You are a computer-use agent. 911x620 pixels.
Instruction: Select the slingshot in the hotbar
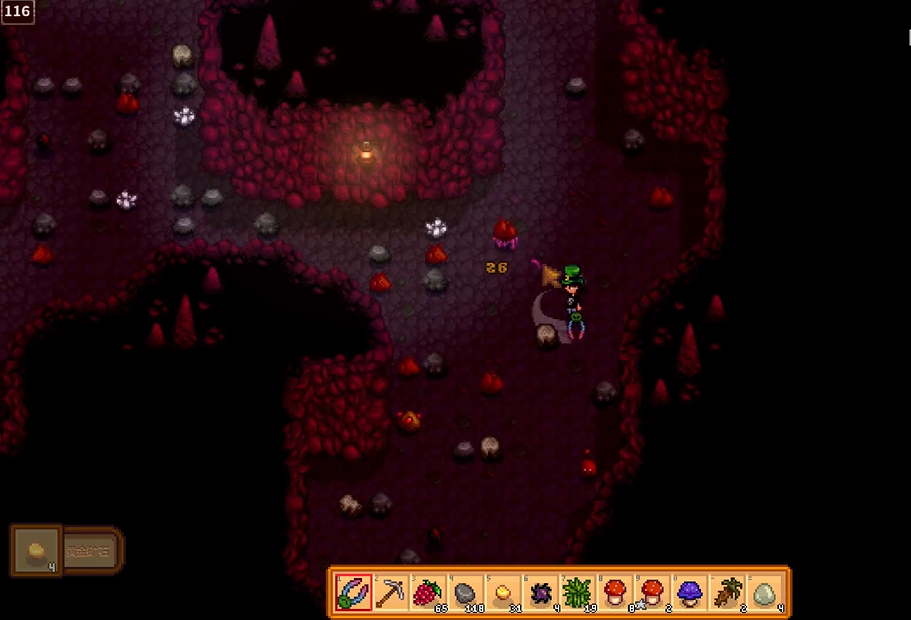[x=354, y=592]
